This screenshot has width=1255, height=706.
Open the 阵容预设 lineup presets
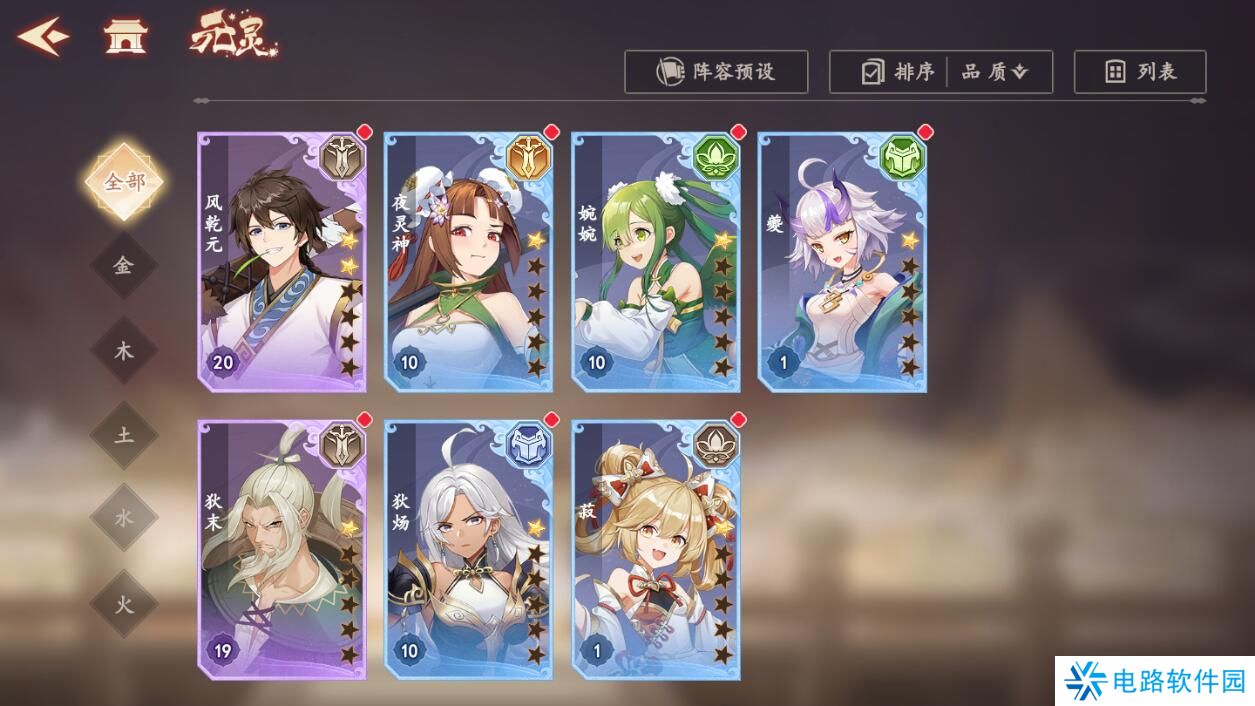[x=716, y=72]
